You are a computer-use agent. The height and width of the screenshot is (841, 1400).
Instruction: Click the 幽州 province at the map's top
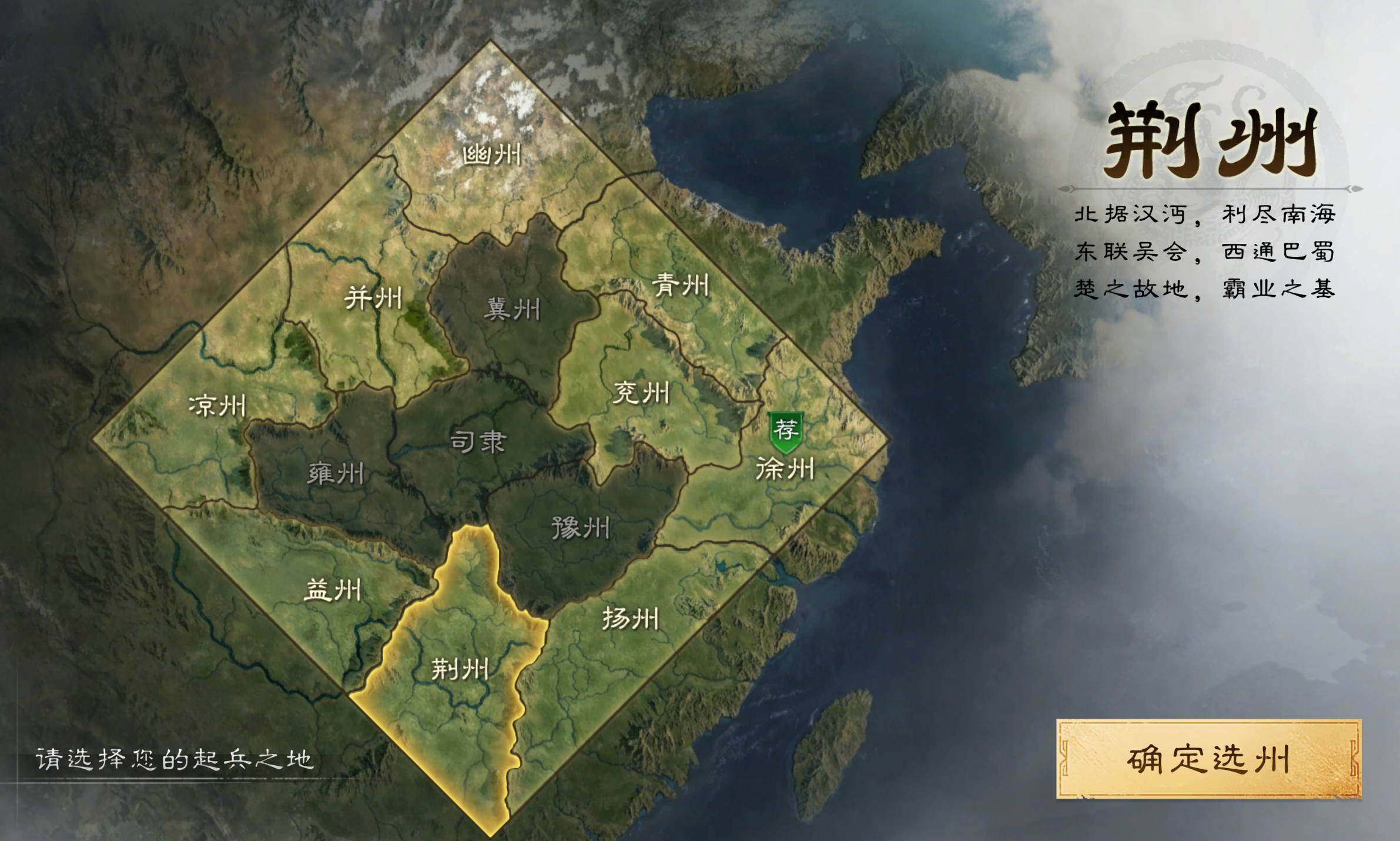(x=493, y=154)
